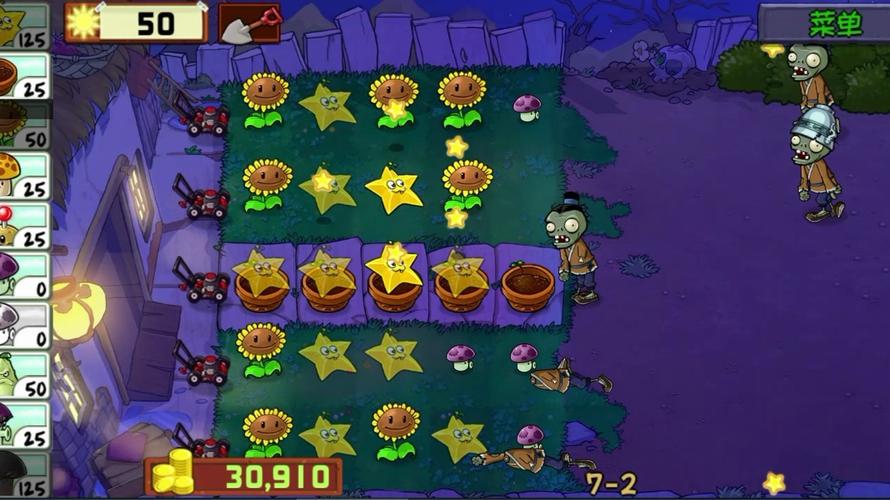Choose the Flower Pot seed packet
The height and width of the screenshot is (500, 890).
coord(24,76)
